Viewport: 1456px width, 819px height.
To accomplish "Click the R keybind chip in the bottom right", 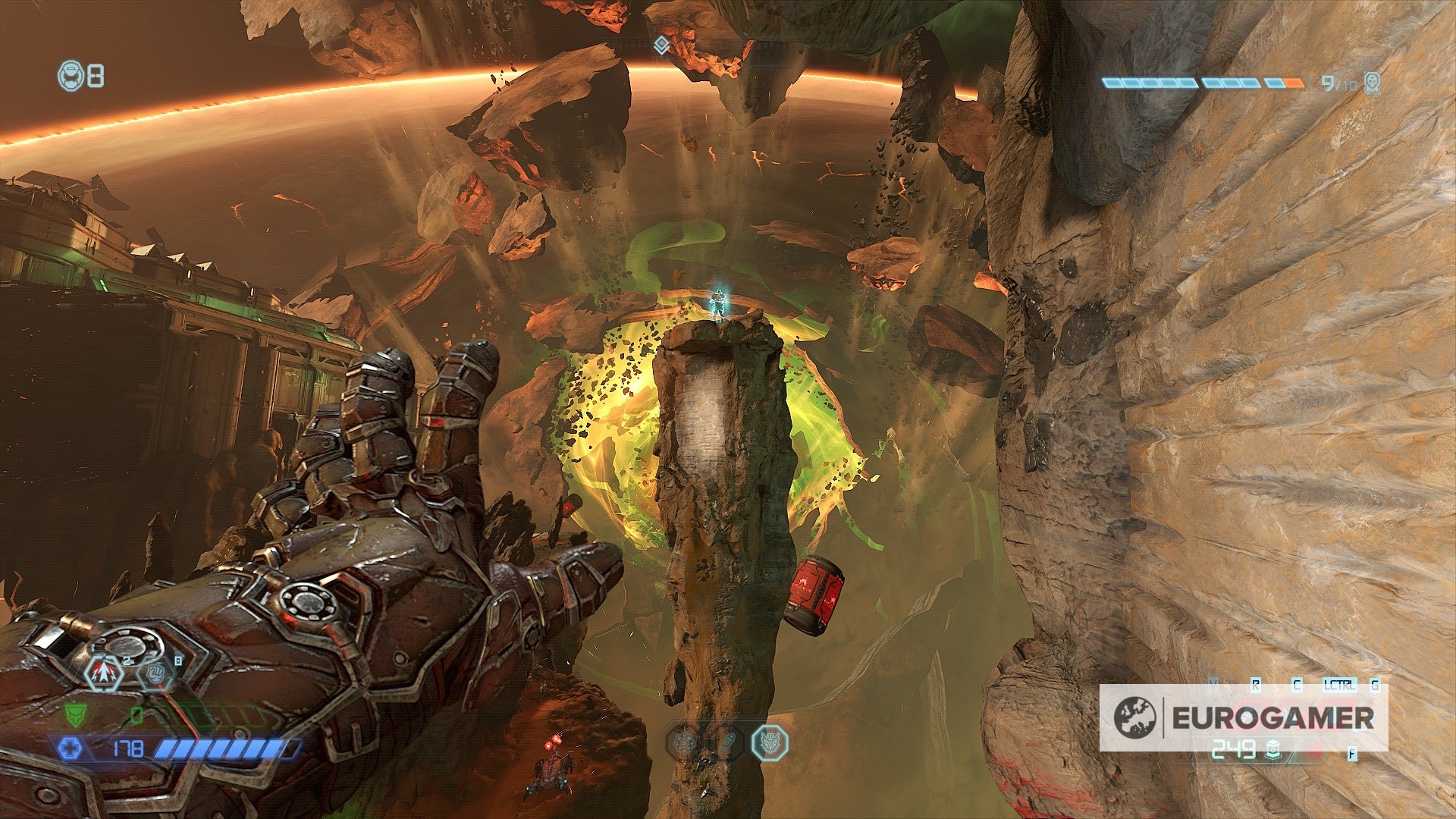I will coord(1257,684).
